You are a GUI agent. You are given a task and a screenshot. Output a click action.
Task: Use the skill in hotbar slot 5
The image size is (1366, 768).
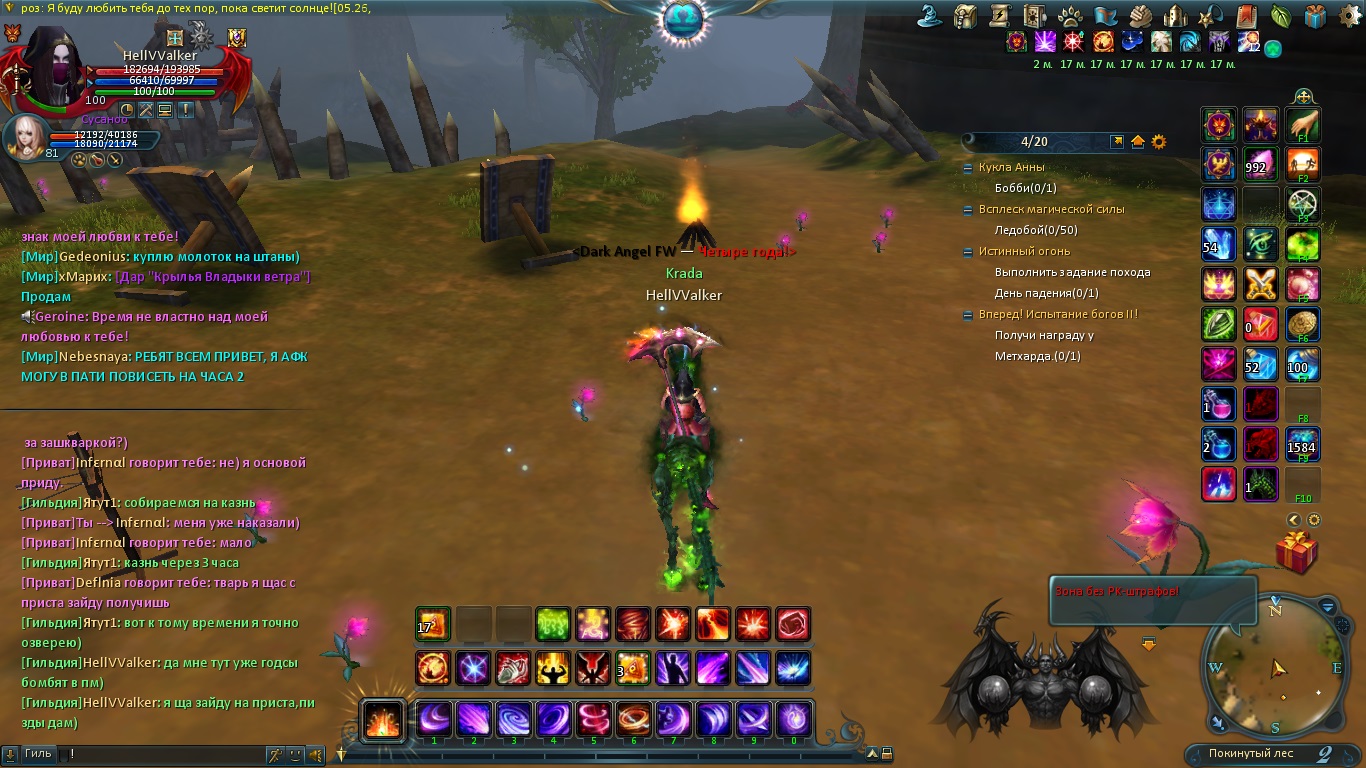594,719
